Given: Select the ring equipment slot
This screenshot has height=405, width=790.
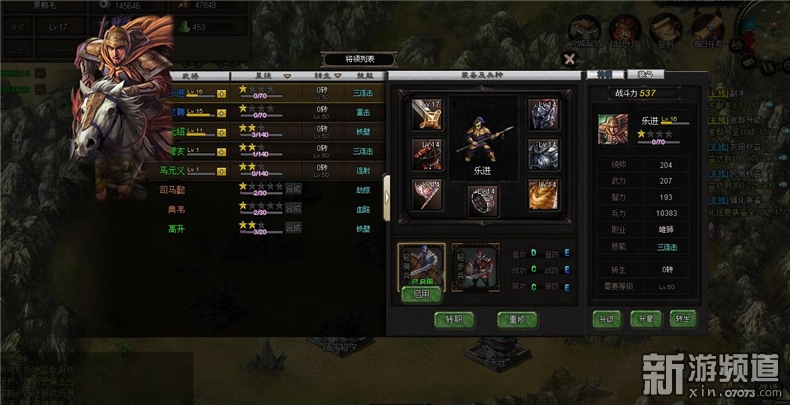Looking at the screenshot, I should click(484, 200).
